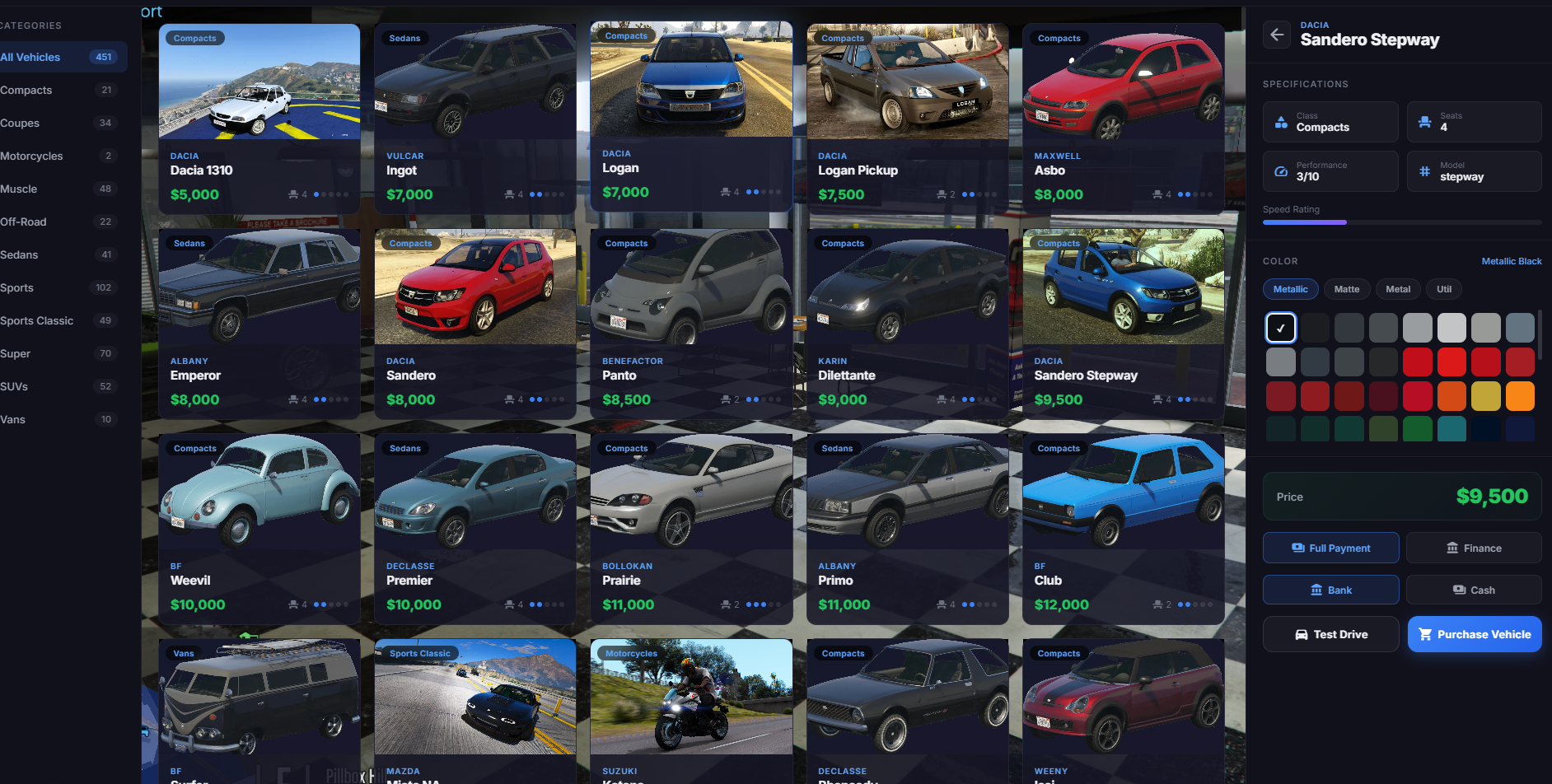Open the SUVs category
The image size is (1552, 784).
click(14, 386)
